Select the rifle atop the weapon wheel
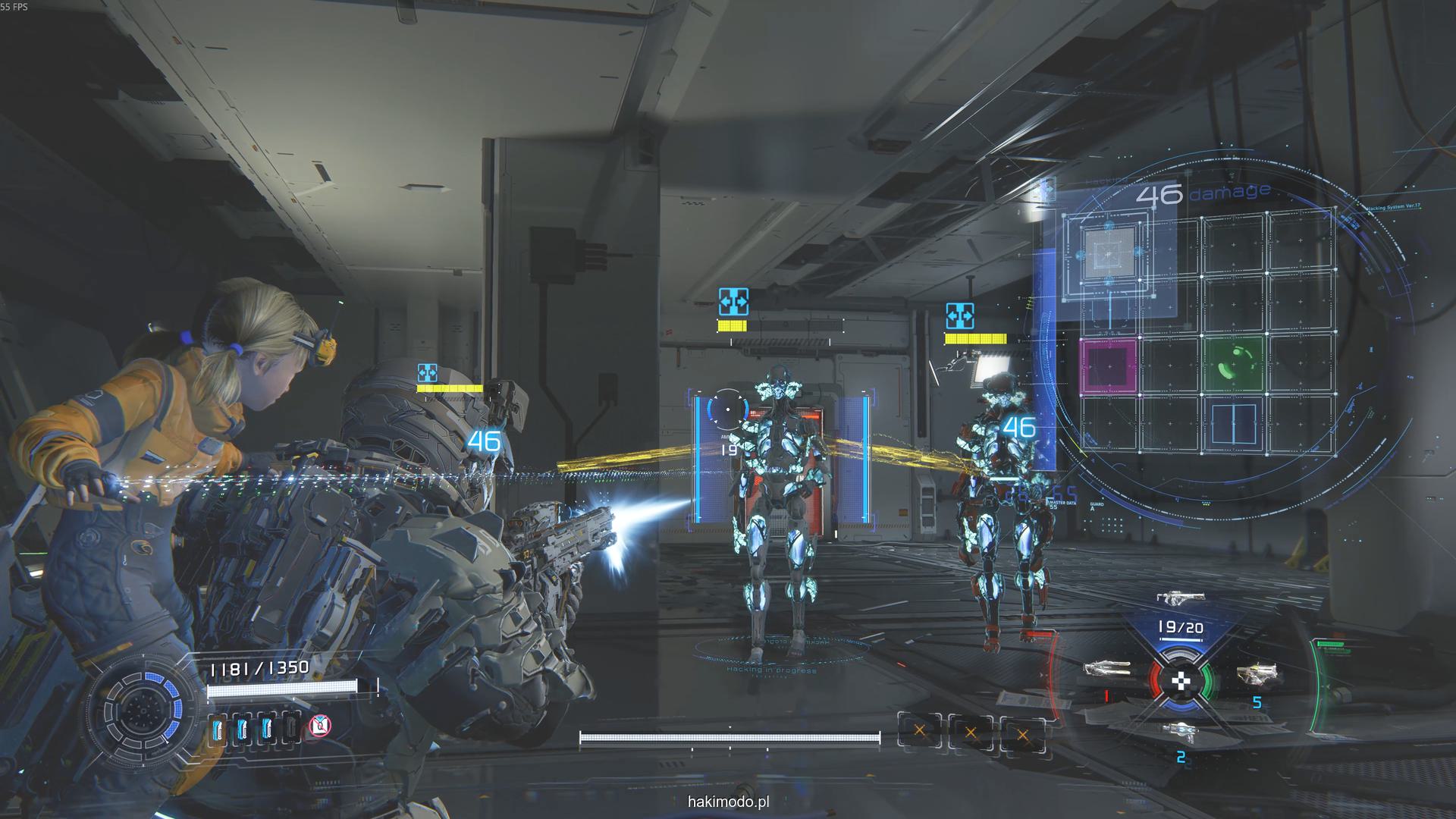The height and width of the screenshot is (819, 1456). pyautogui.click(x=1181, y=599)
